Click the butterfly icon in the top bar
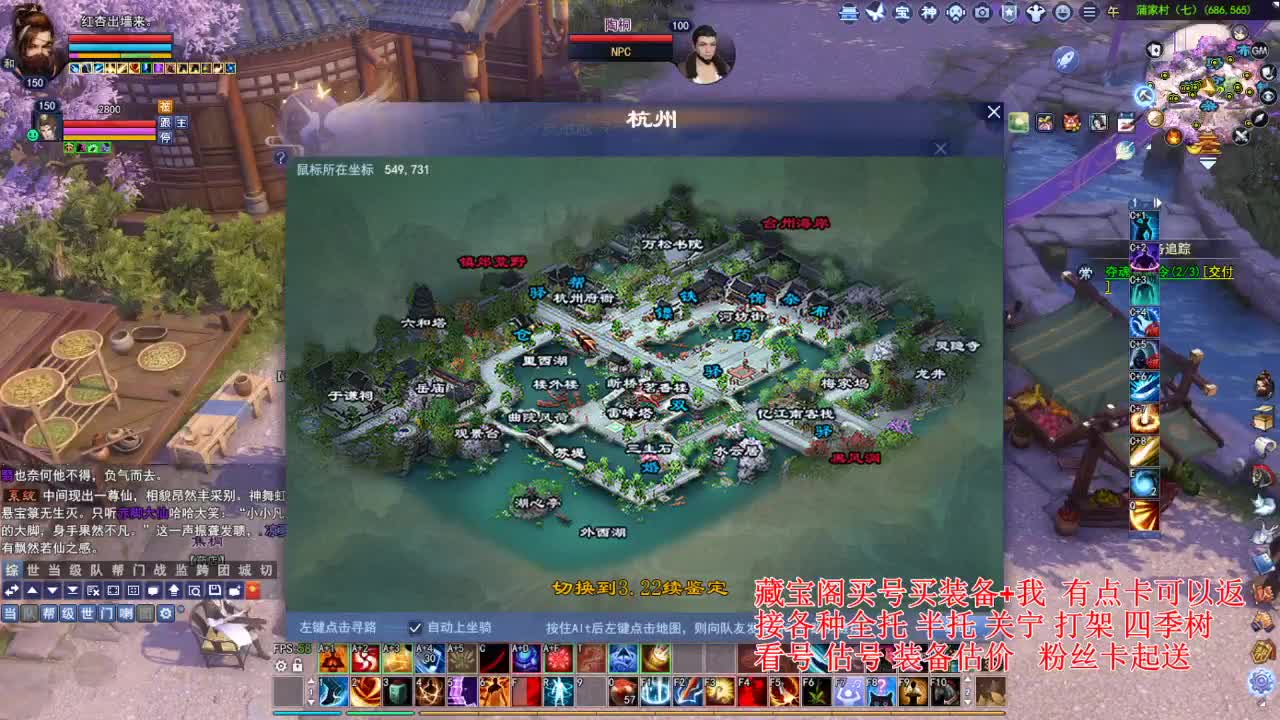Image resolution: width=1280 pixels, height=720 pixels. [877, 13]
